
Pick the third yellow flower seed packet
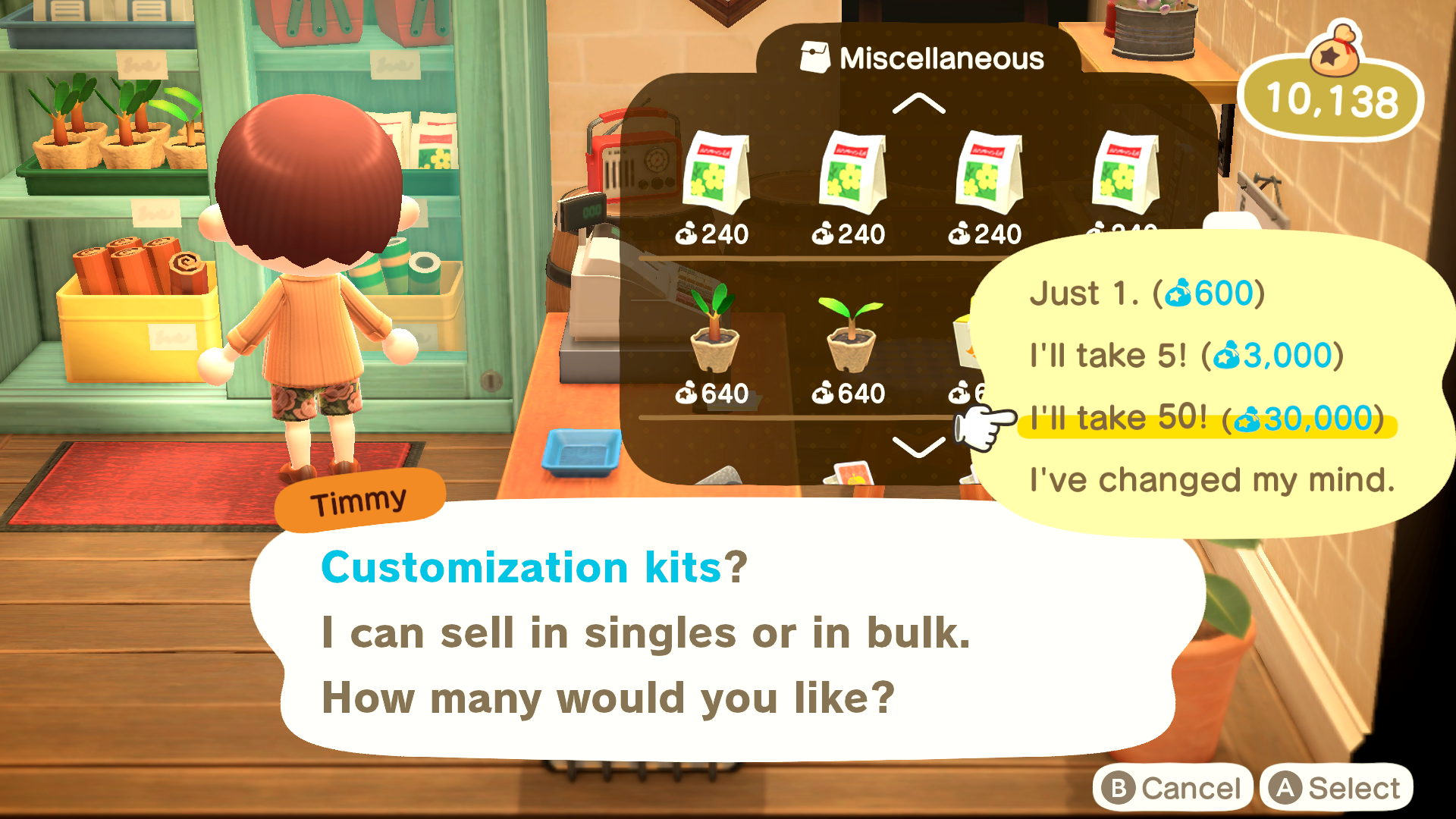pyautogui.click(x=990, y=174)
